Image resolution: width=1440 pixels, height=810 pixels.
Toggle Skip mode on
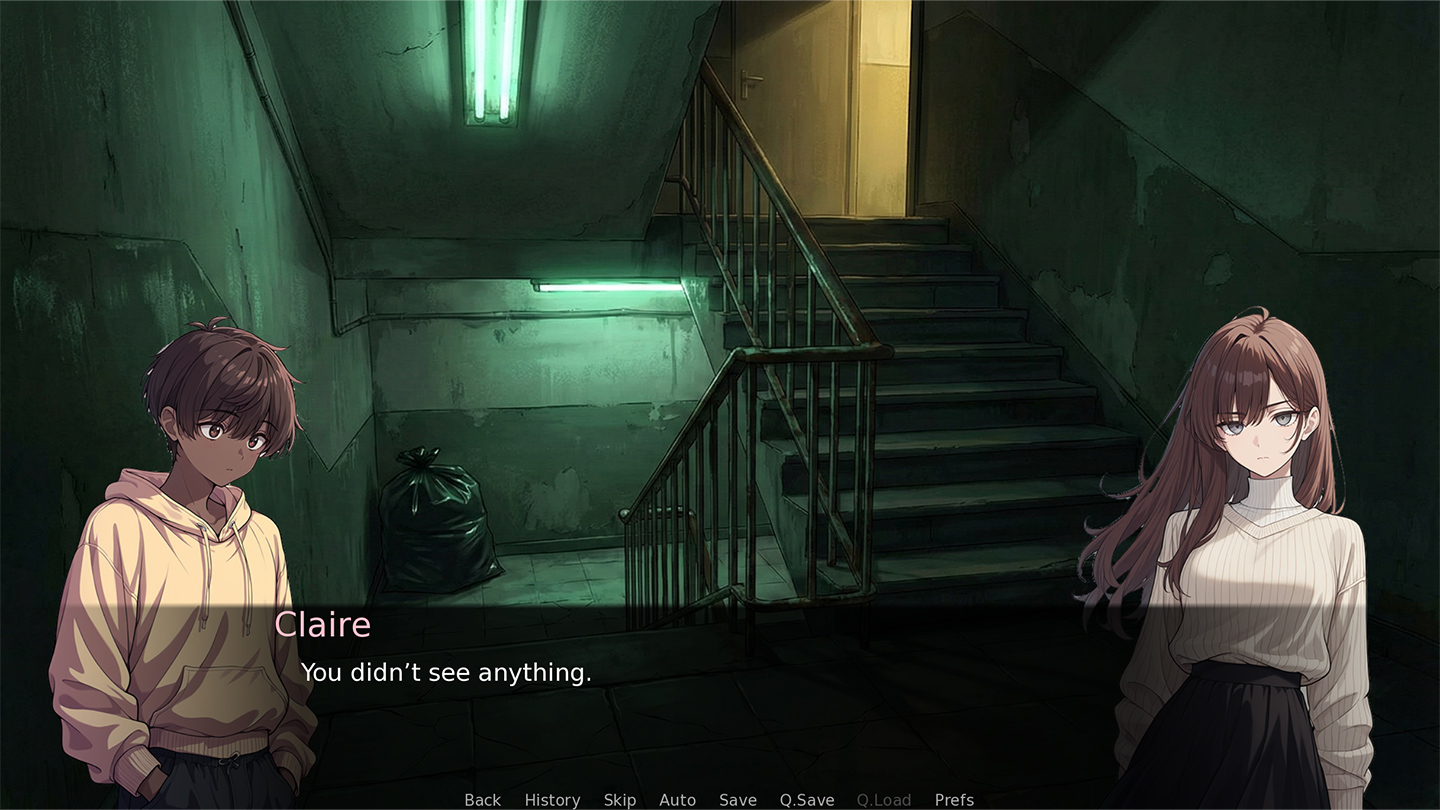[620, 799]
